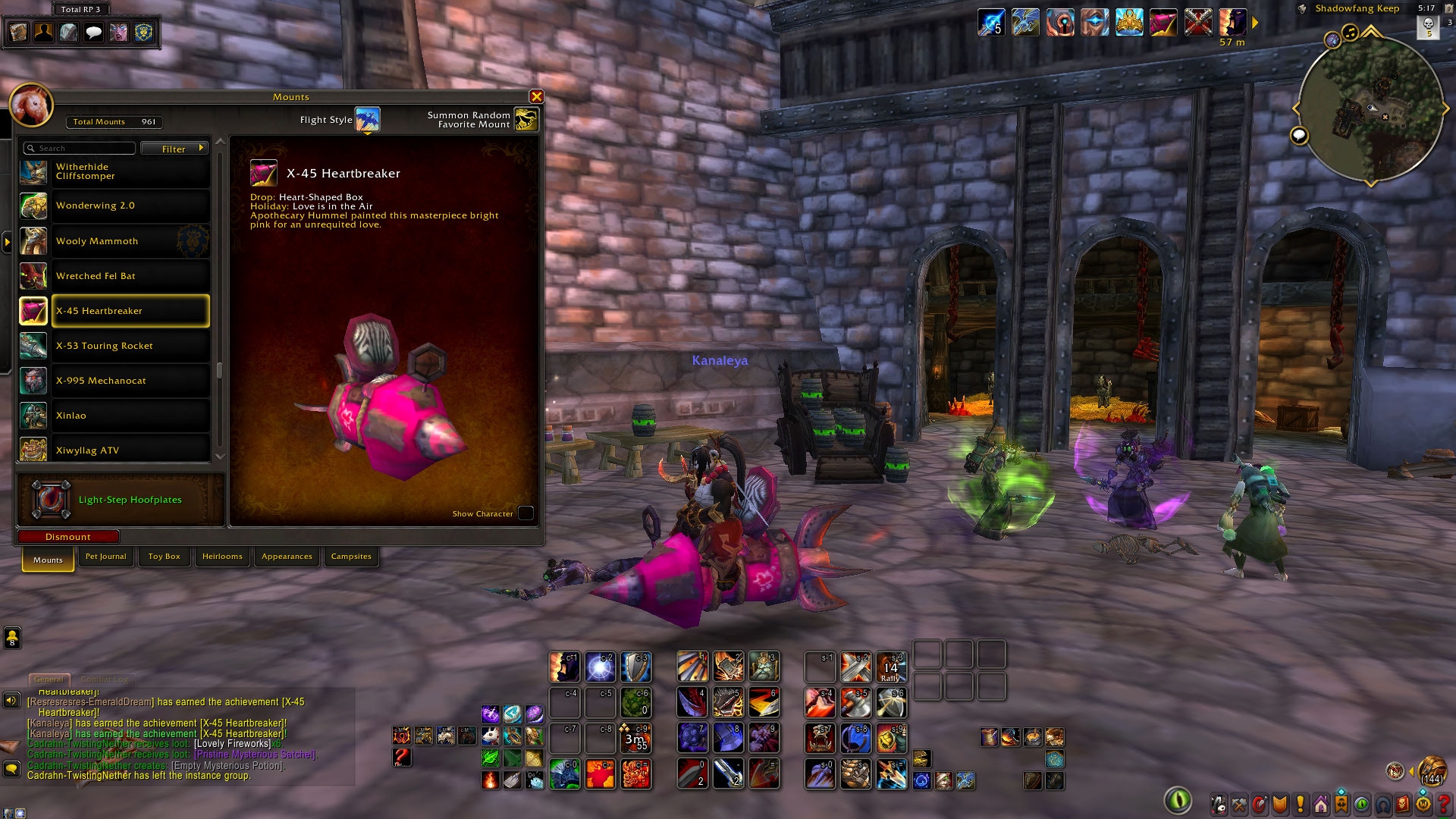Open the mount Filter dropdown

174,149
